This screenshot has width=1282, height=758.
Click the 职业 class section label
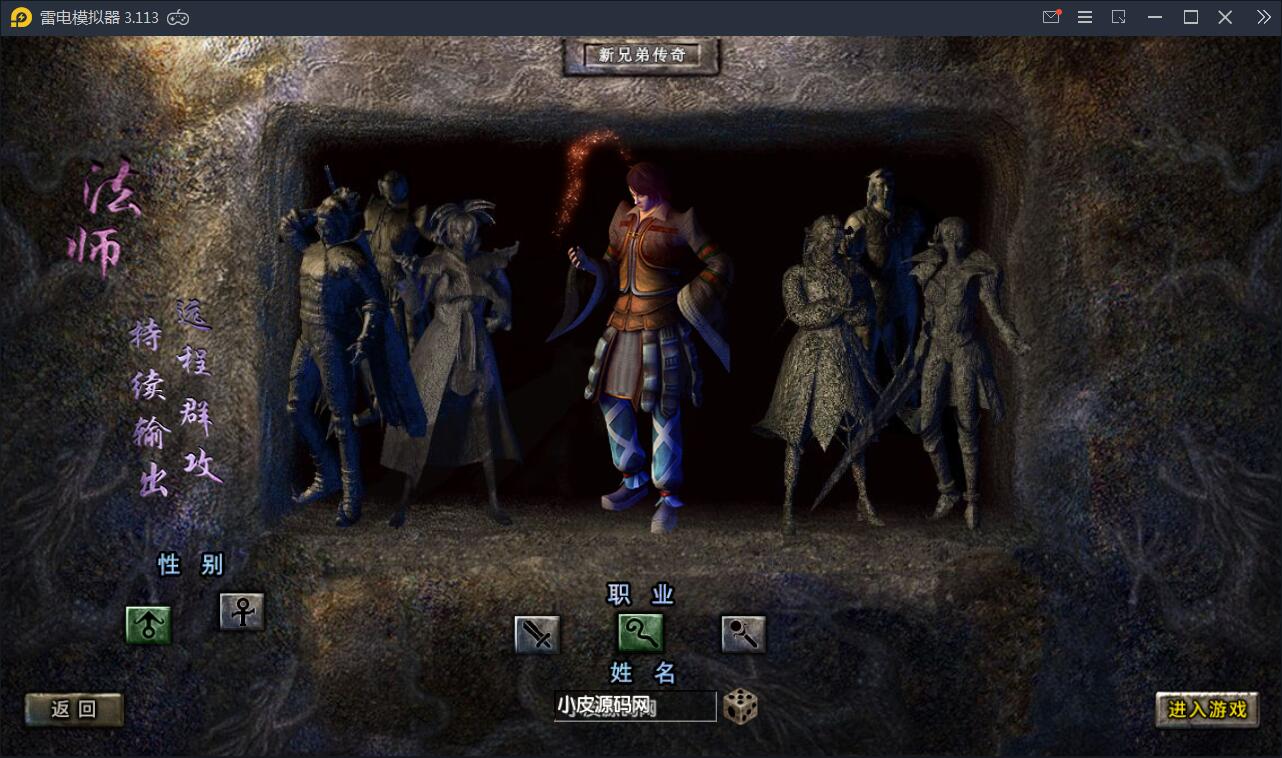pyautogui.click(x=640, y=593)
